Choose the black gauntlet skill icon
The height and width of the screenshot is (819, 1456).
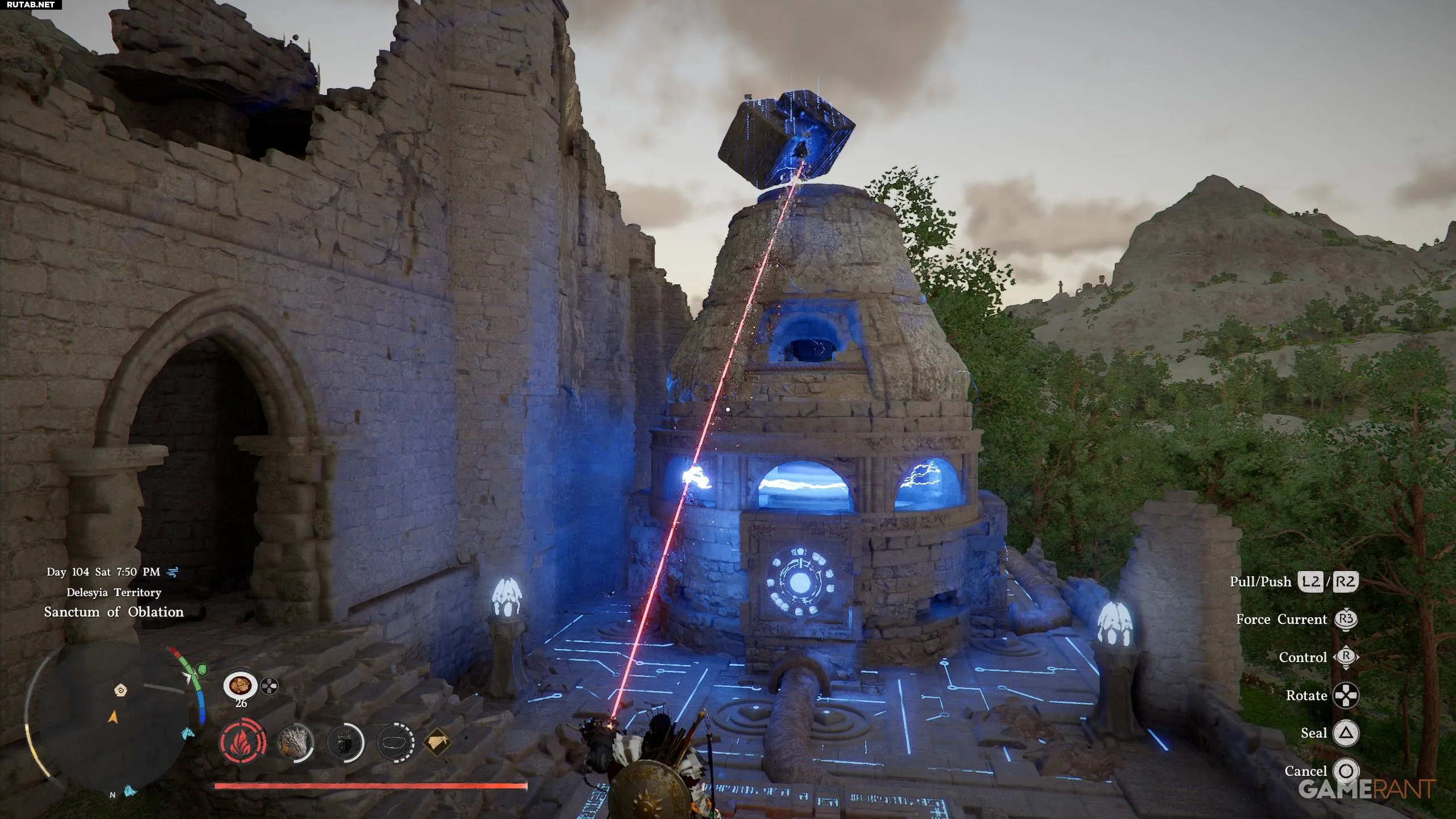pyautogui.click(x=345, y=743)
